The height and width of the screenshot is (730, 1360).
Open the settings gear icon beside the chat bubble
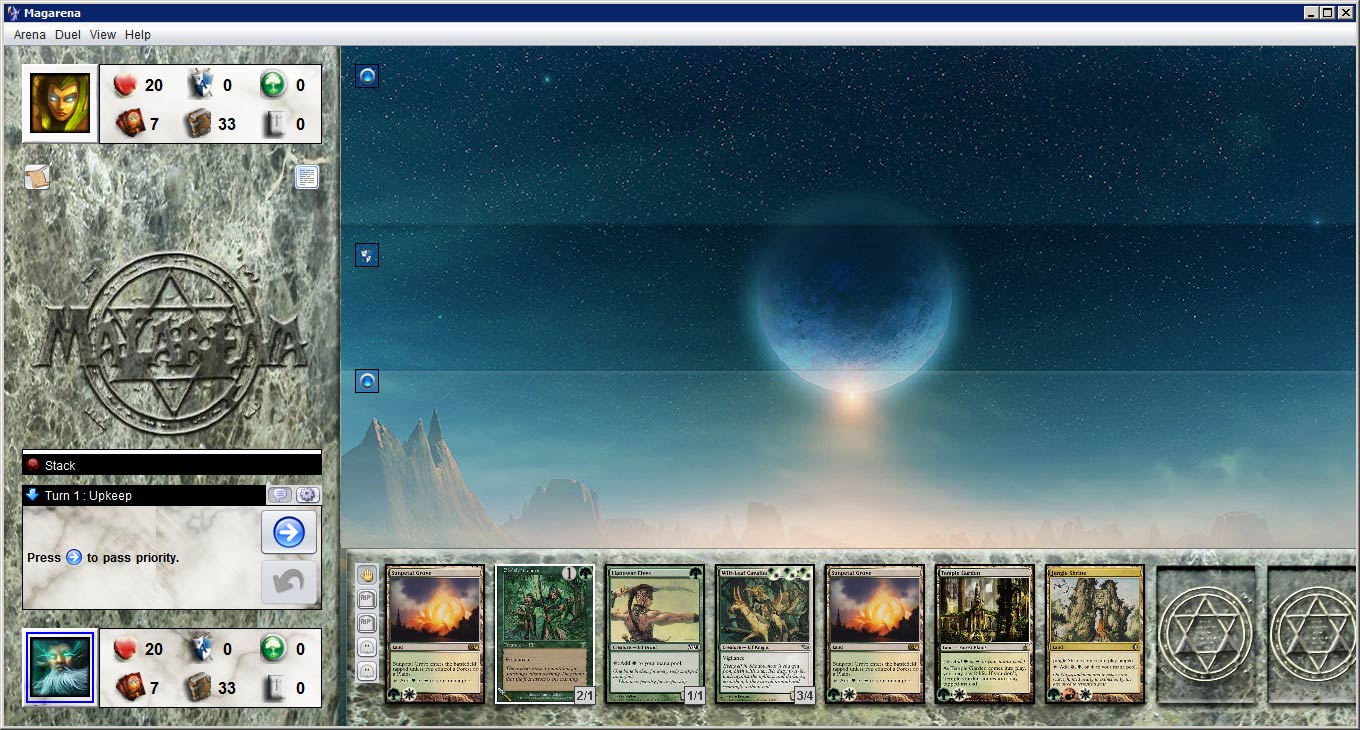[307, 494]
